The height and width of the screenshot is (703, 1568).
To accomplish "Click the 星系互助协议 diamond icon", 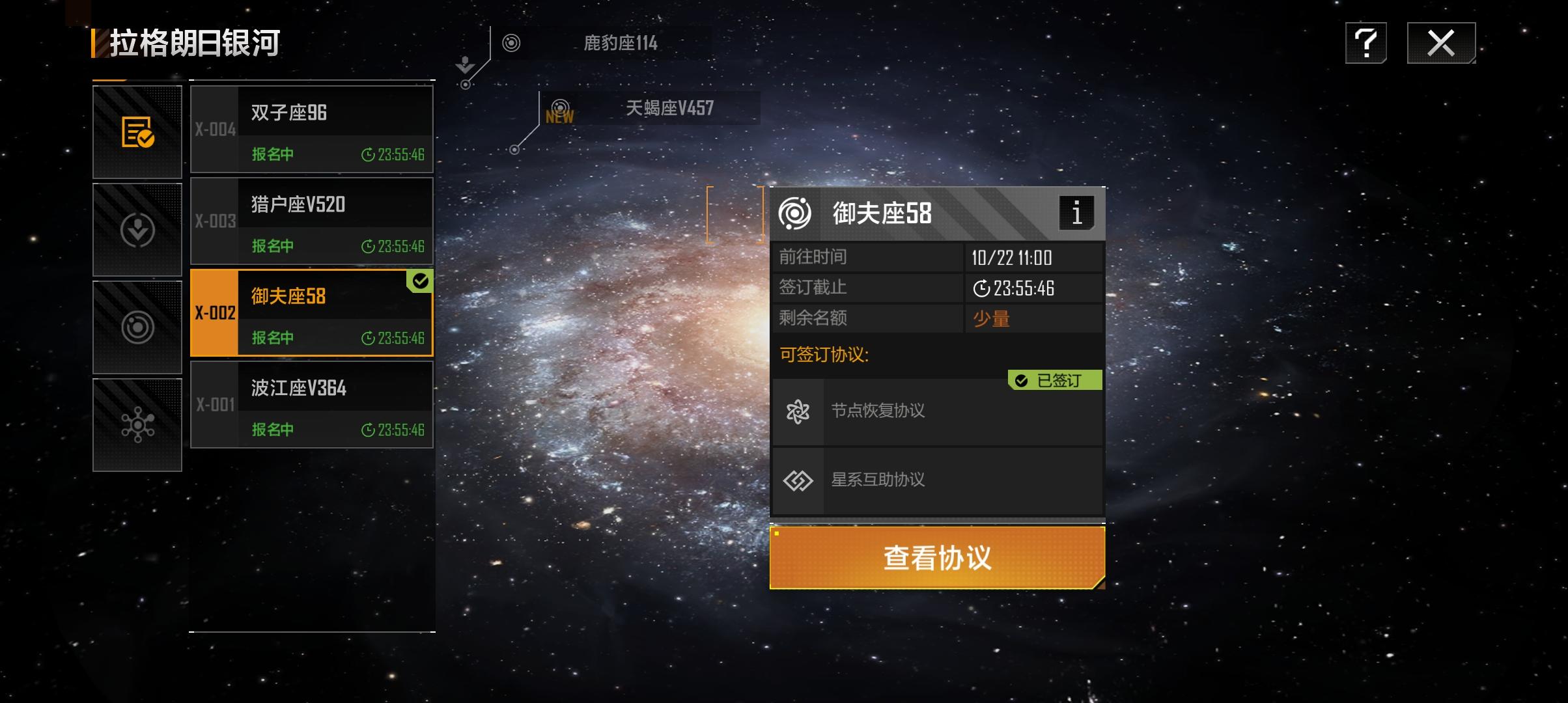I will click(798, 480).
